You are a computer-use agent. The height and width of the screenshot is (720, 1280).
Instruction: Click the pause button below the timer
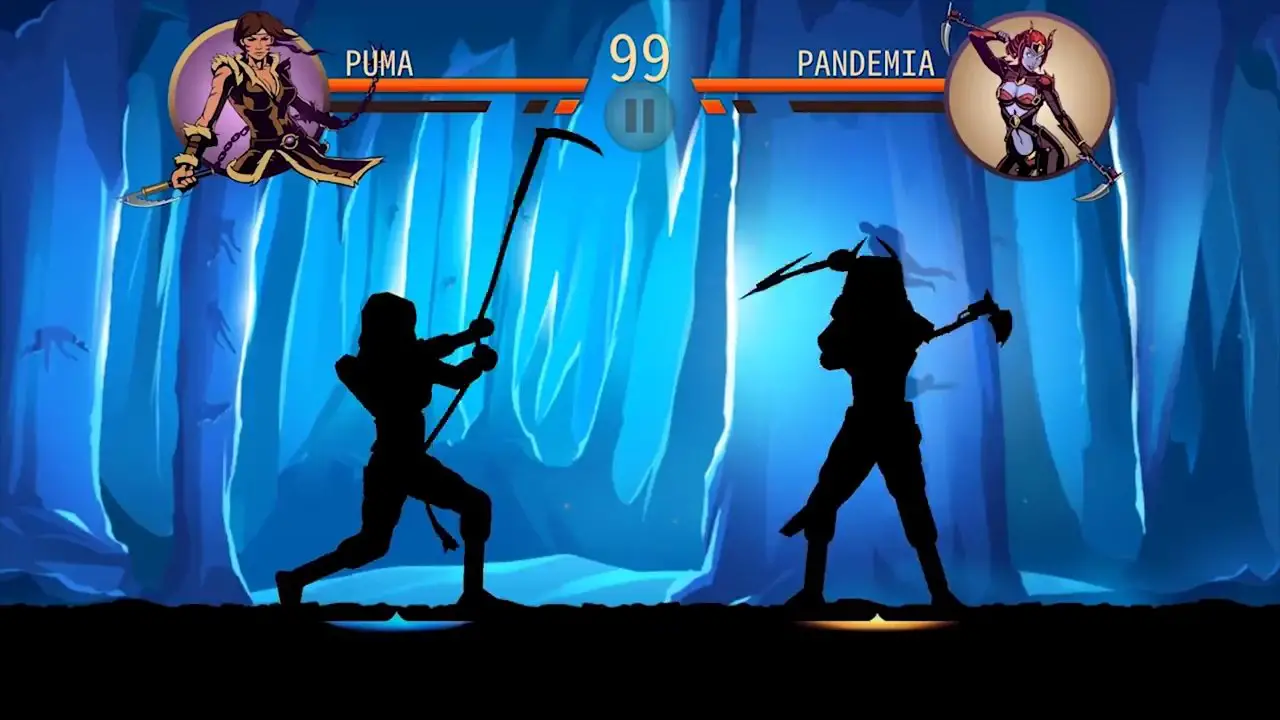640,114
